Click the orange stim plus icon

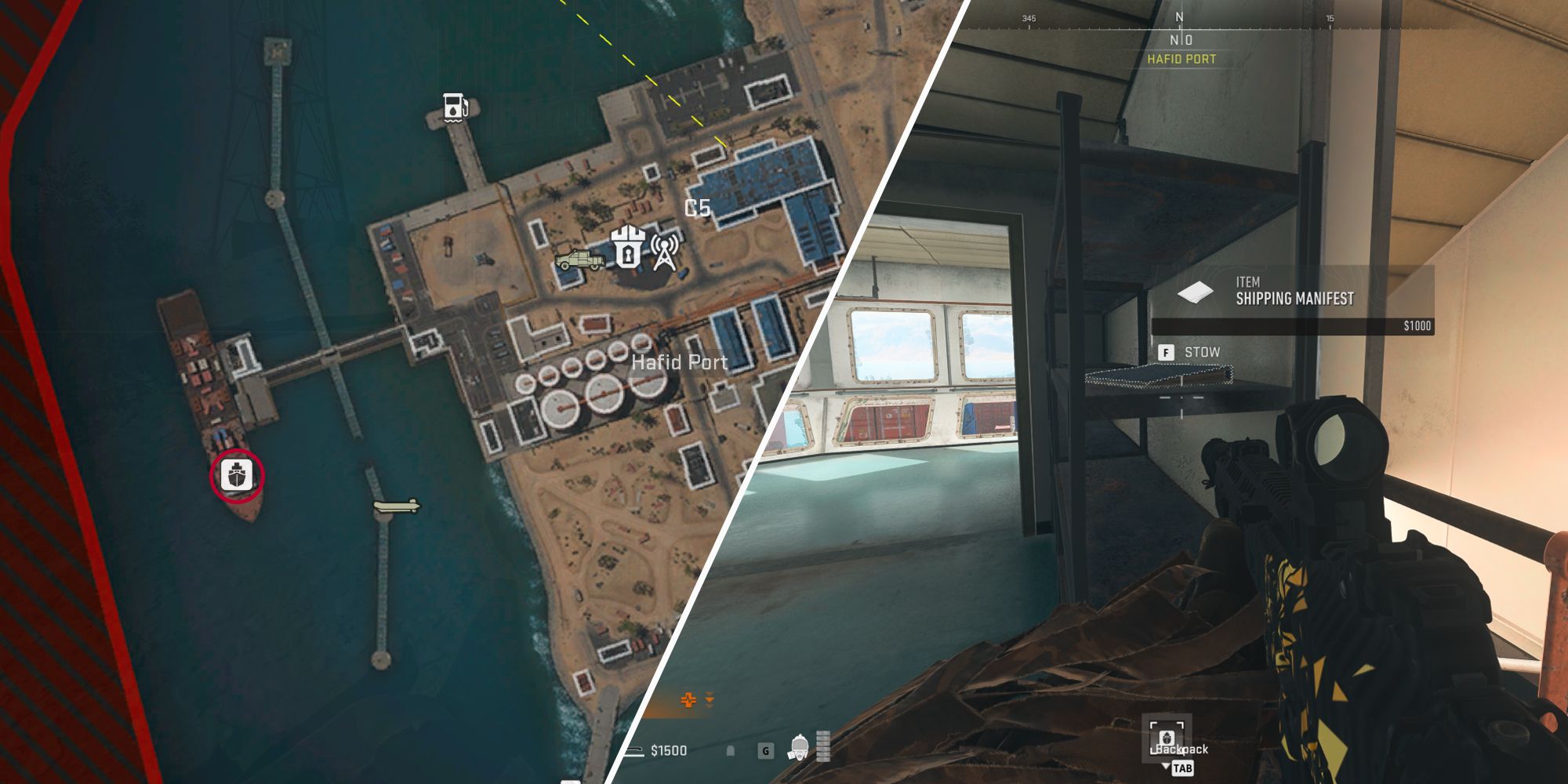click(x=688, y=699)
